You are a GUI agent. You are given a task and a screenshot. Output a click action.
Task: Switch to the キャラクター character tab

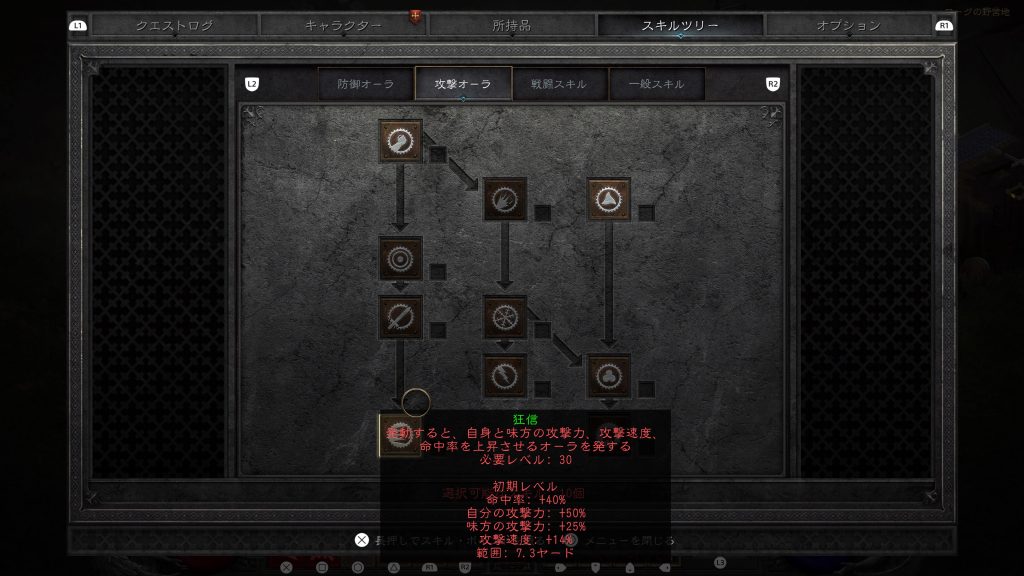point(343,26)
